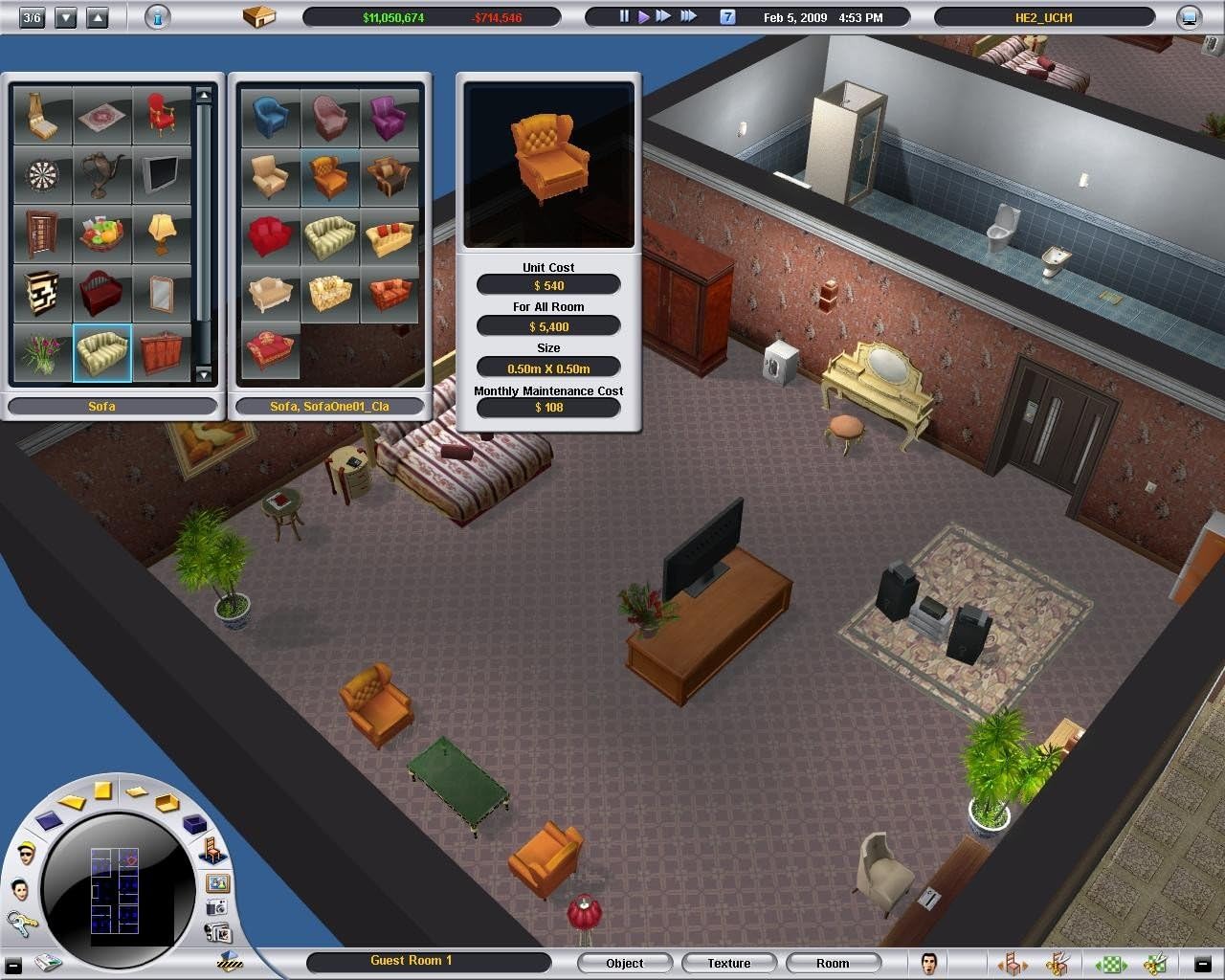
Task: Click the yellow-capped staff face icon
Action: click(x=27, y=852)
